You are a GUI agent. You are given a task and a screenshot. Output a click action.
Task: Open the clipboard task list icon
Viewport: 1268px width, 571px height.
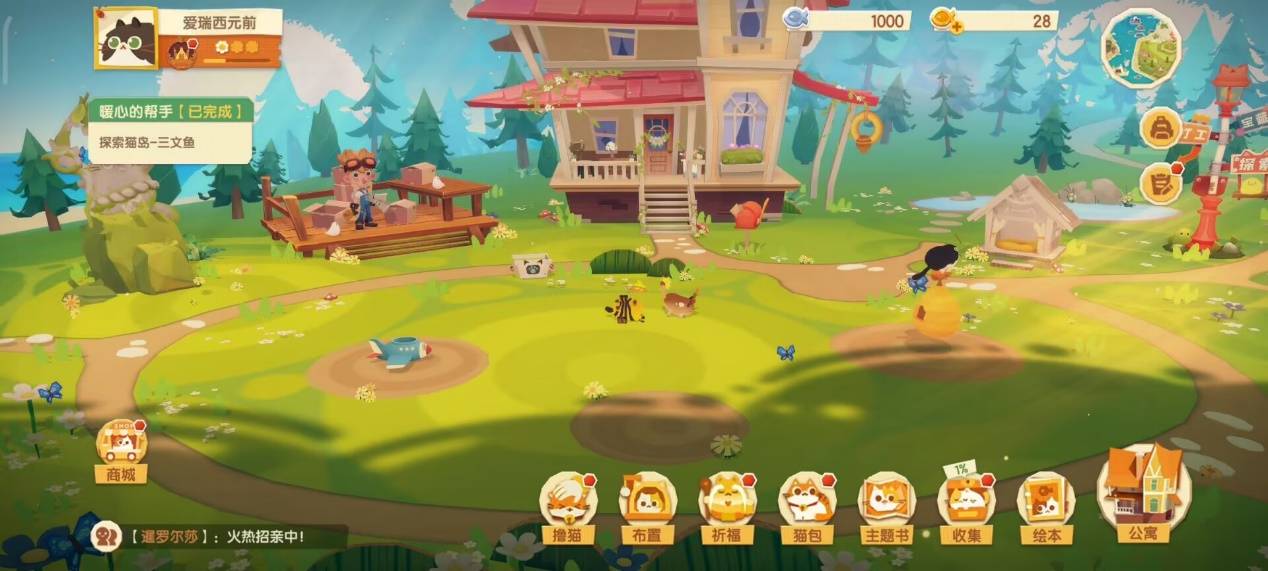click(x=1161, y=184)
